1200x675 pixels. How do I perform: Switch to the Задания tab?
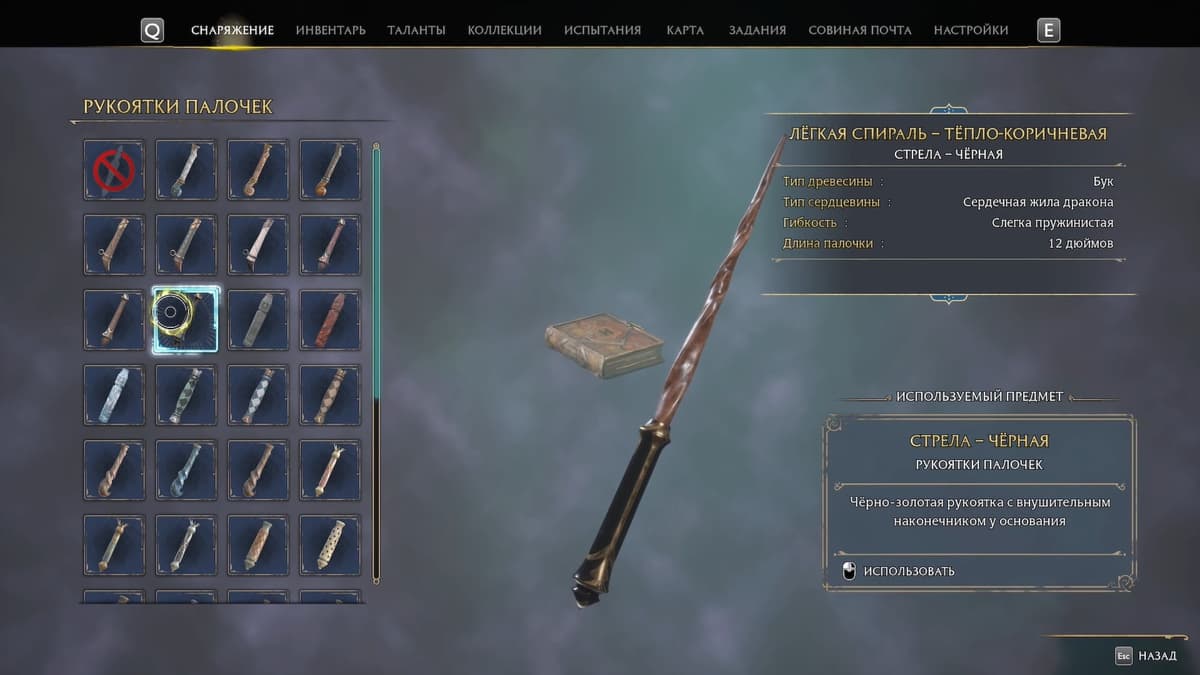[757, 30]
